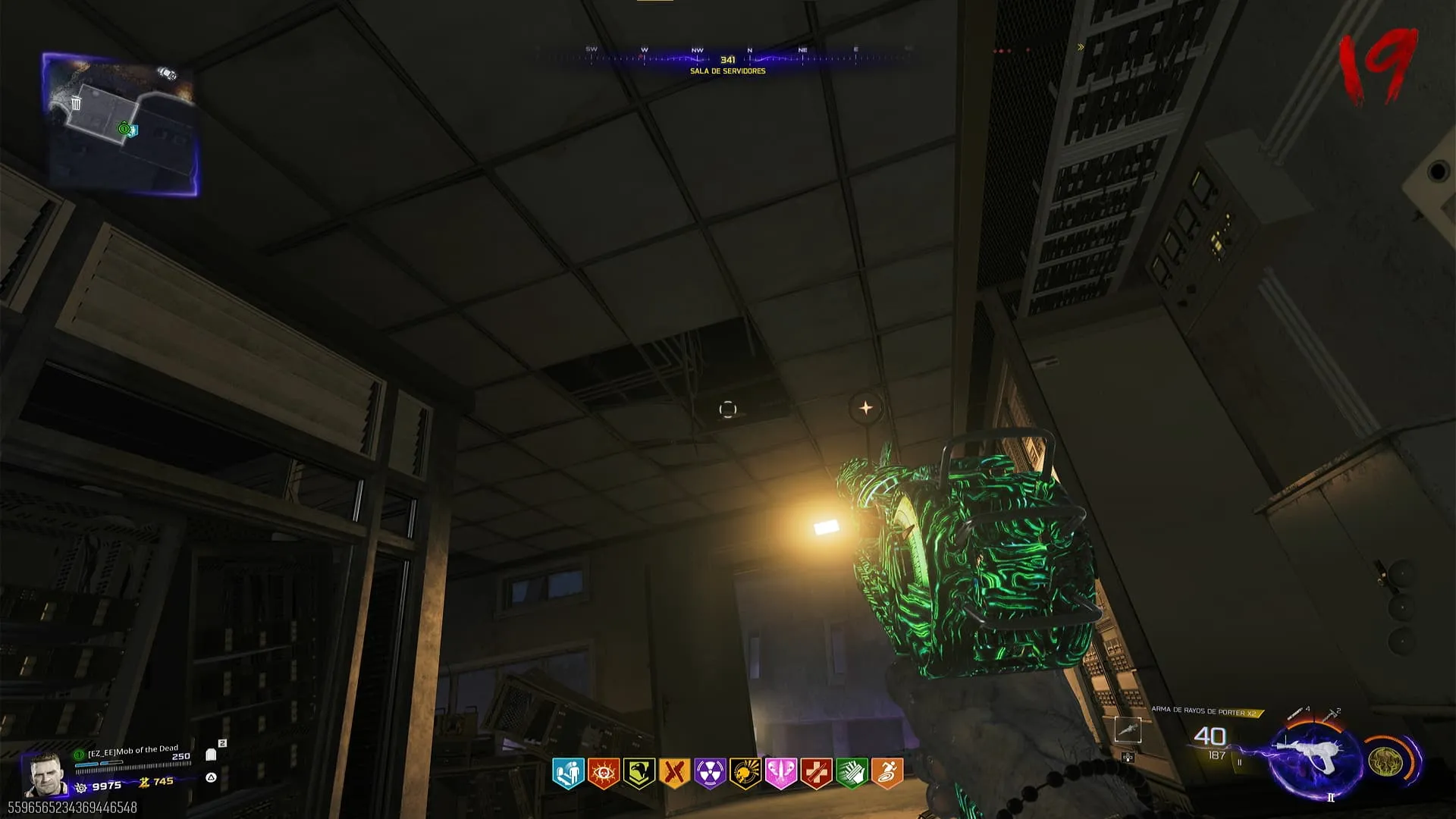1456x819 pixels.
Task: Select the tactical equipment icon with count 4
Action: click(x=1298, y=713)
